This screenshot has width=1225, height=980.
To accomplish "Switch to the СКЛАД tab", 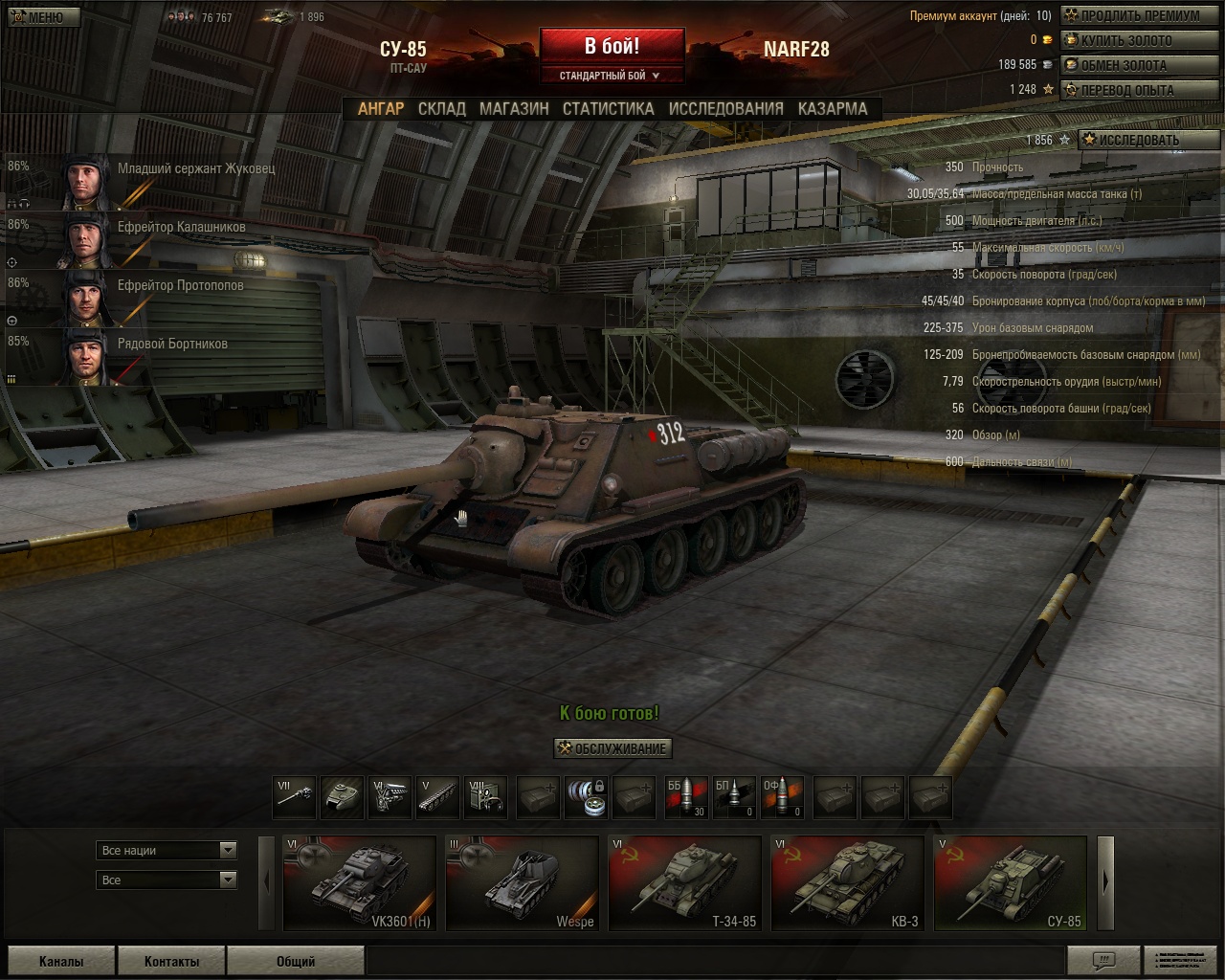I will (x=442, y=109).
